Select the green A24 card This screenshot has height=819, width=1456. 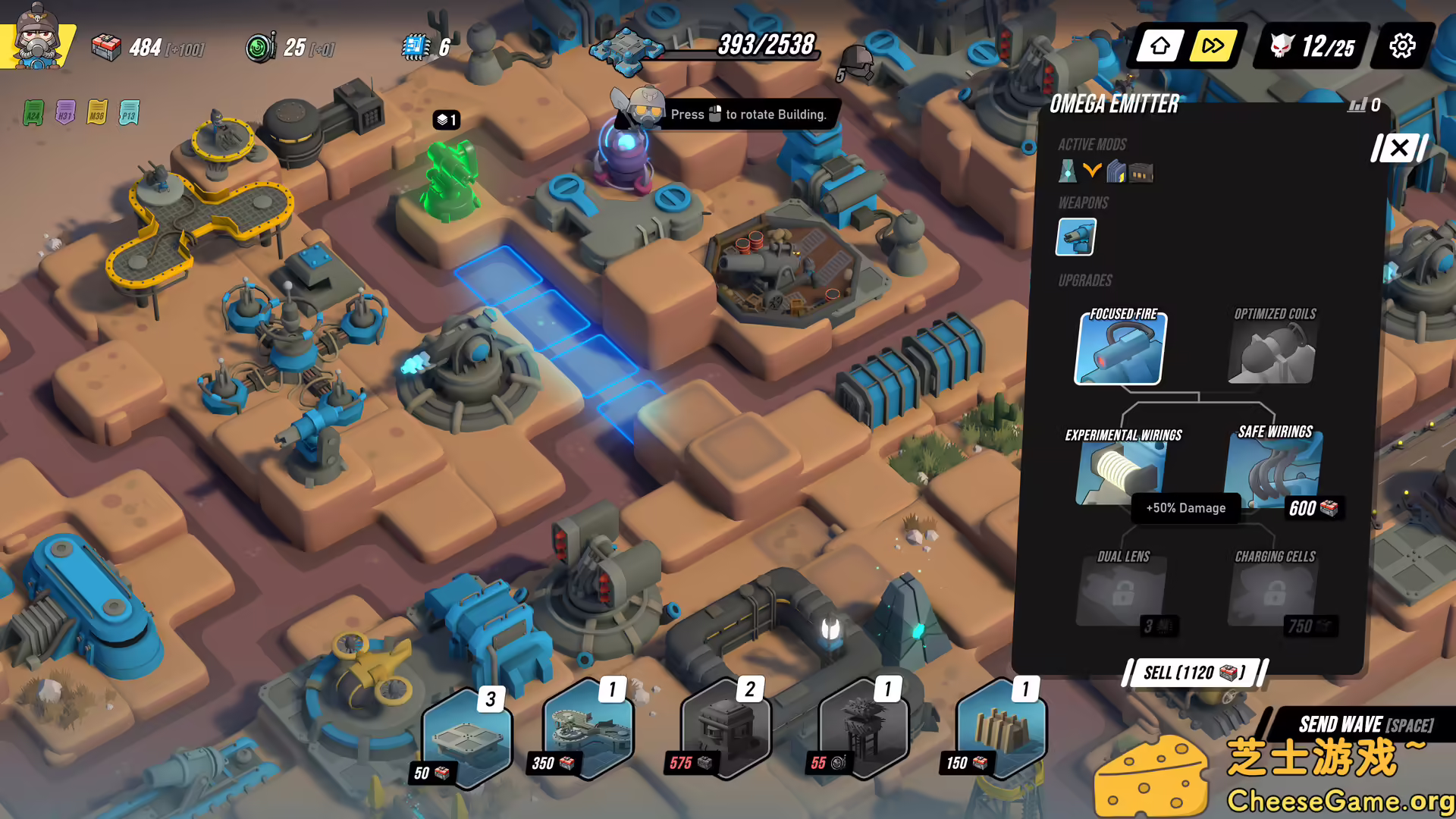click(x=33, y=112)
